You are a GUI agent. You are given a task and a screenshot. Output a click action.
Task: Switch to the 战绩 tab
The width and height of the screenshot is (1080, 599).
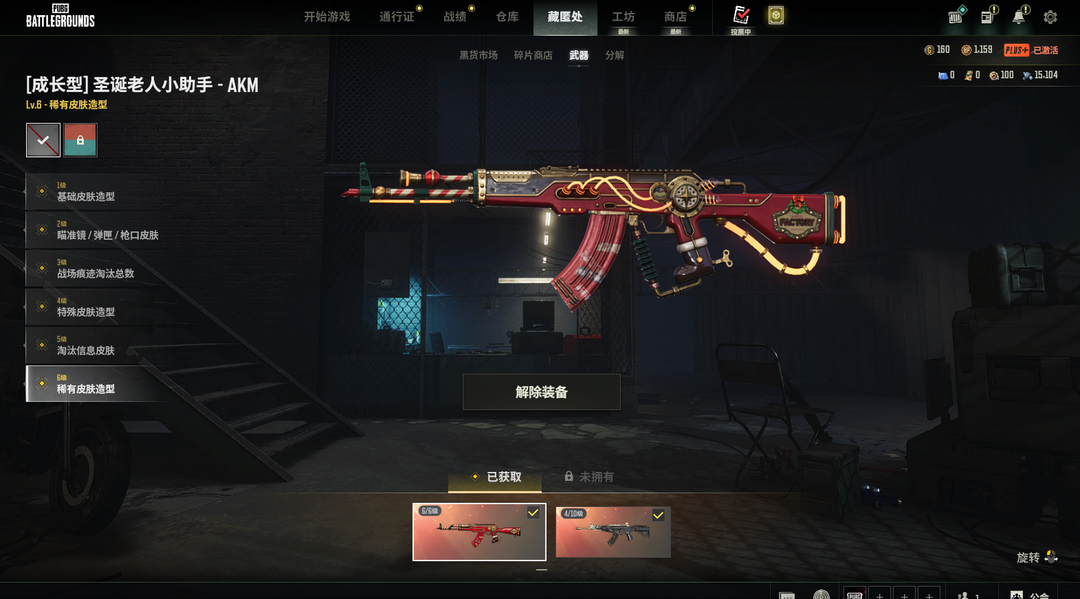[455, 17]
